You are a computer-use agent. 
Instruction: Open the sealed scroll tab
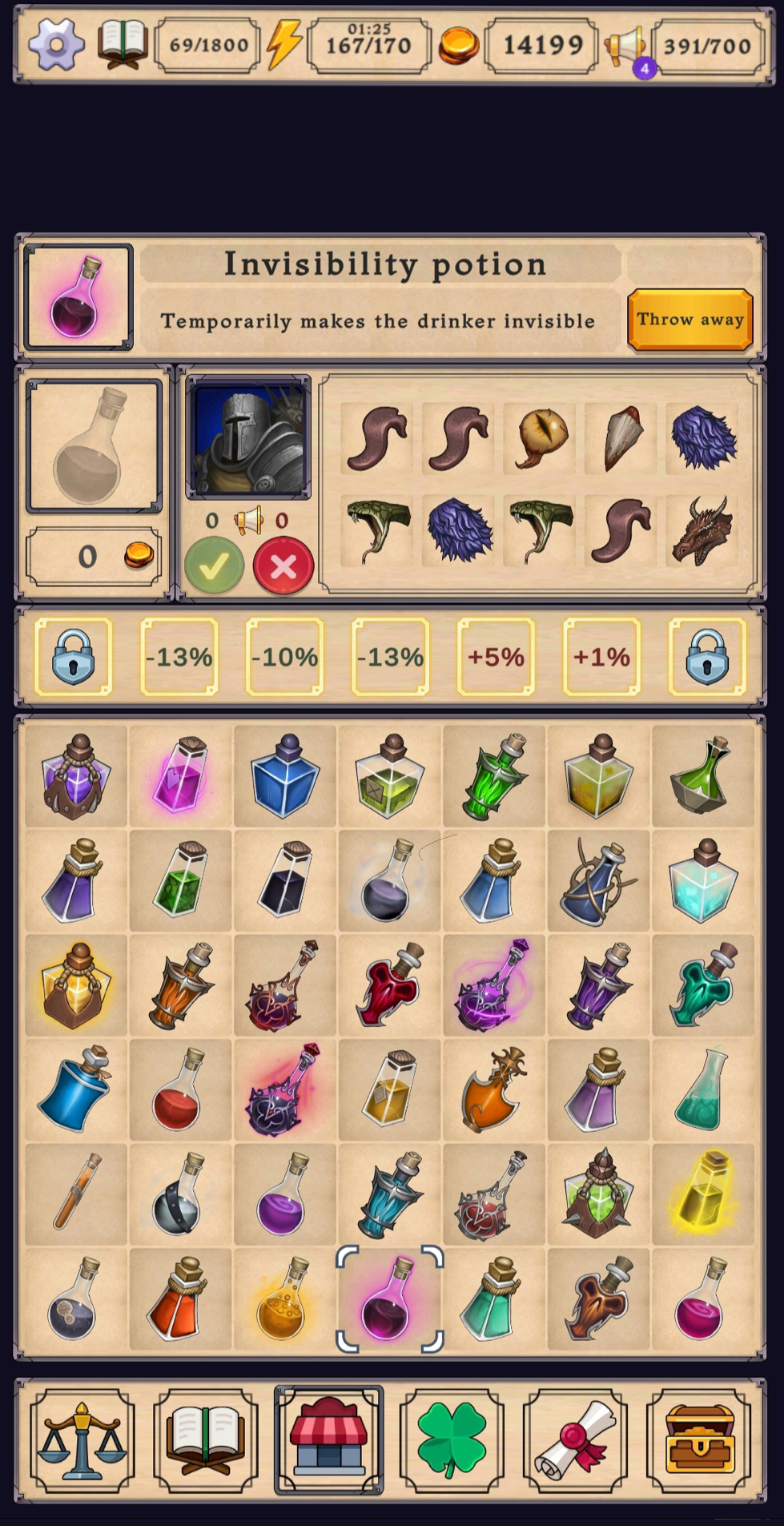[x=575, y=1440]
